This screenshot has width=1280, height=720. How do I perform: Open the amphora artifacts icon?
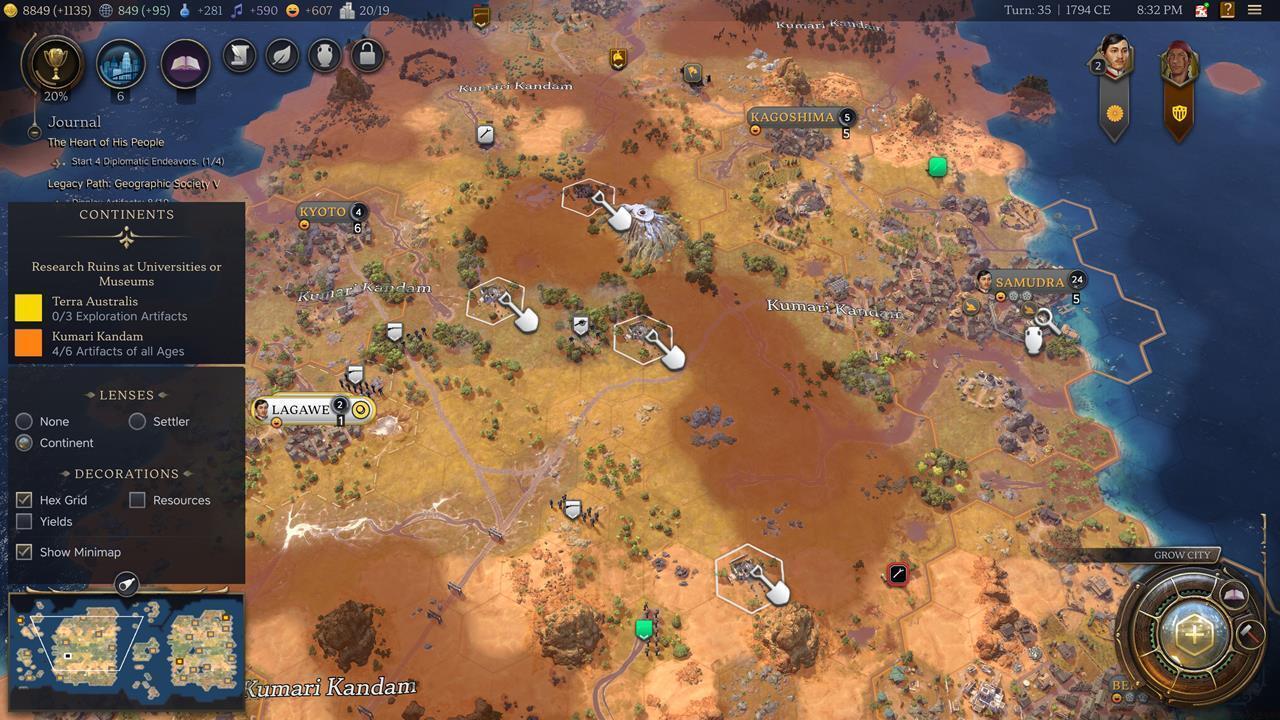pyautogui.click(x=324, y=56)
